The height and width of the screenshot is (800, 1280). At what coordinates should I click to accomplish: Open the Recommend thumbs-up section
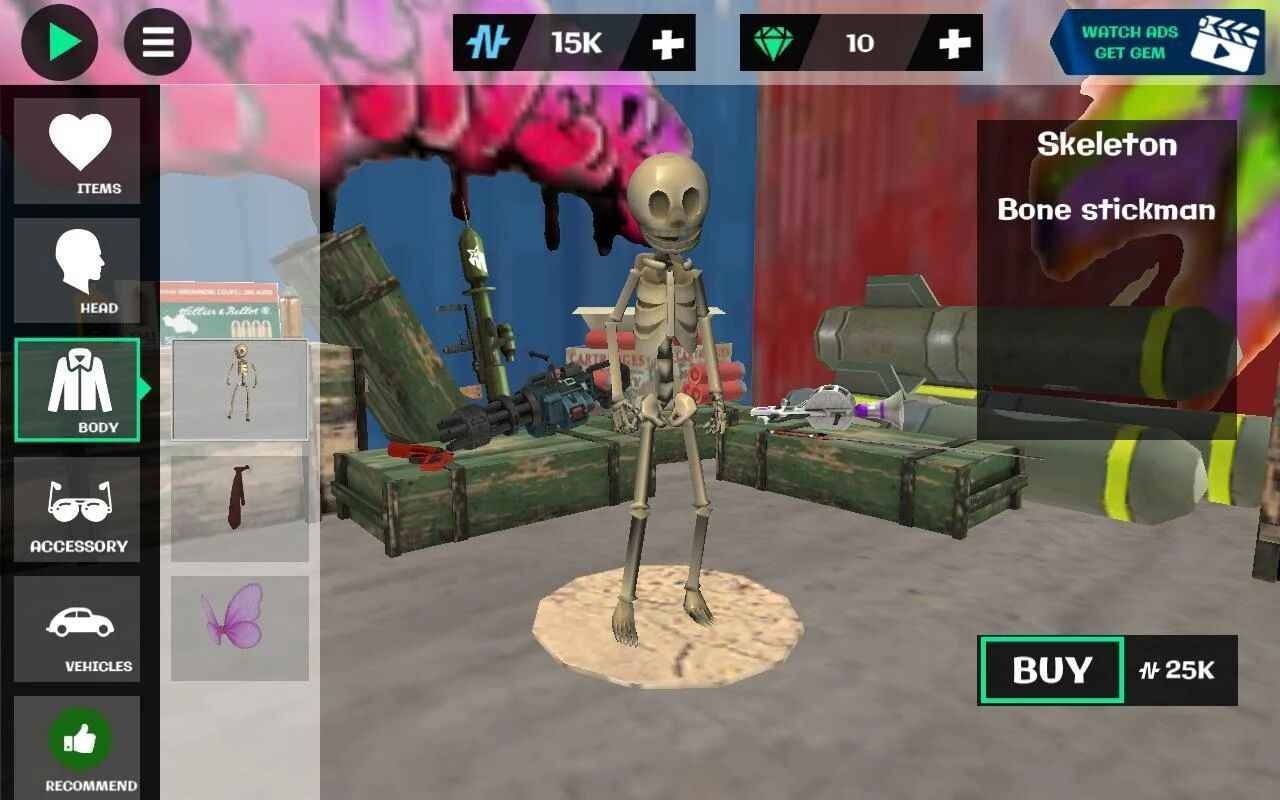78,745
